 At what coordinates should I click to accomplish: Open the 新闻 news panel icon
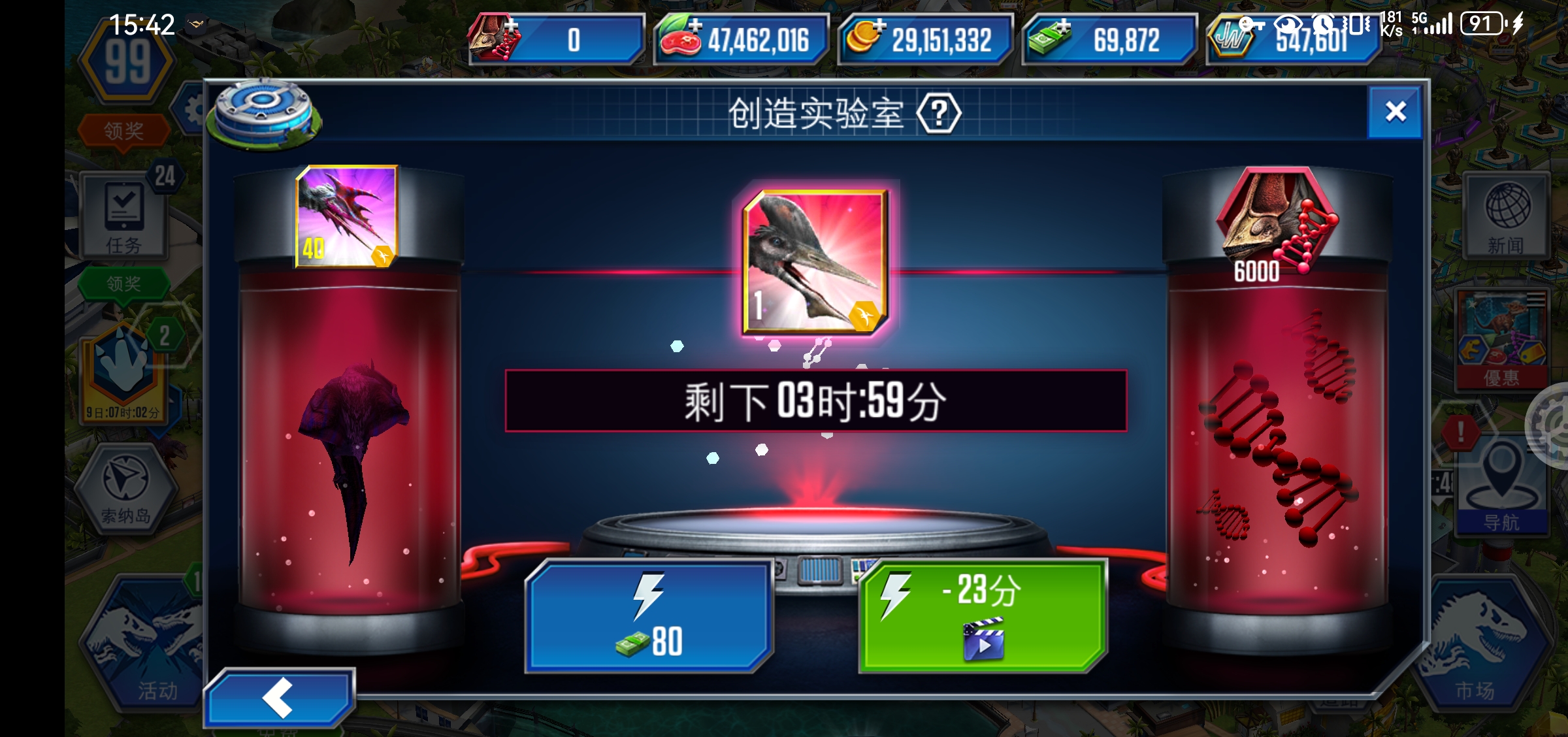coord(1507,216)
